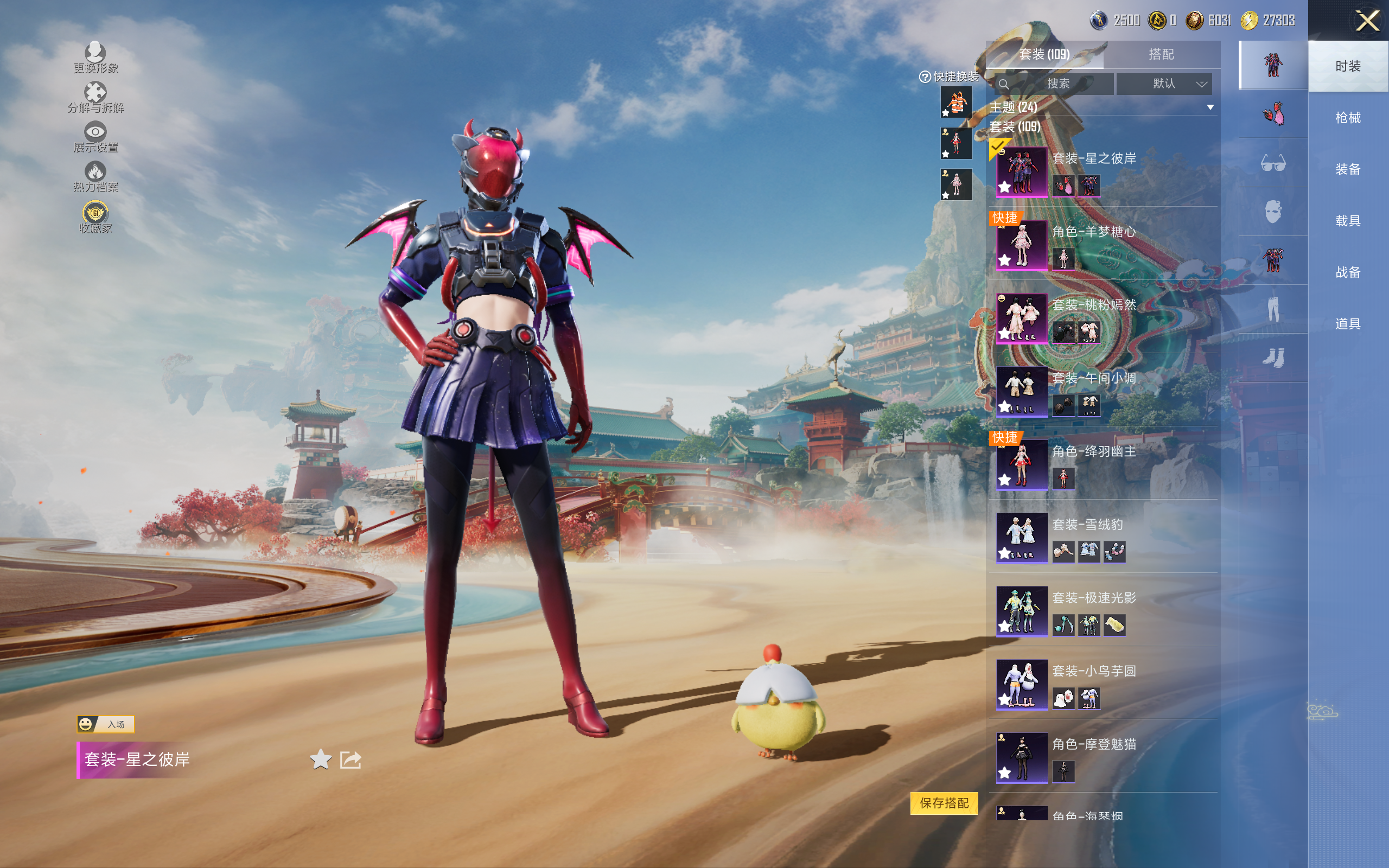This screenshot has width=1389, height=868.
Task: Open 展示设置 display settings
Action: [x=95, y=137]
